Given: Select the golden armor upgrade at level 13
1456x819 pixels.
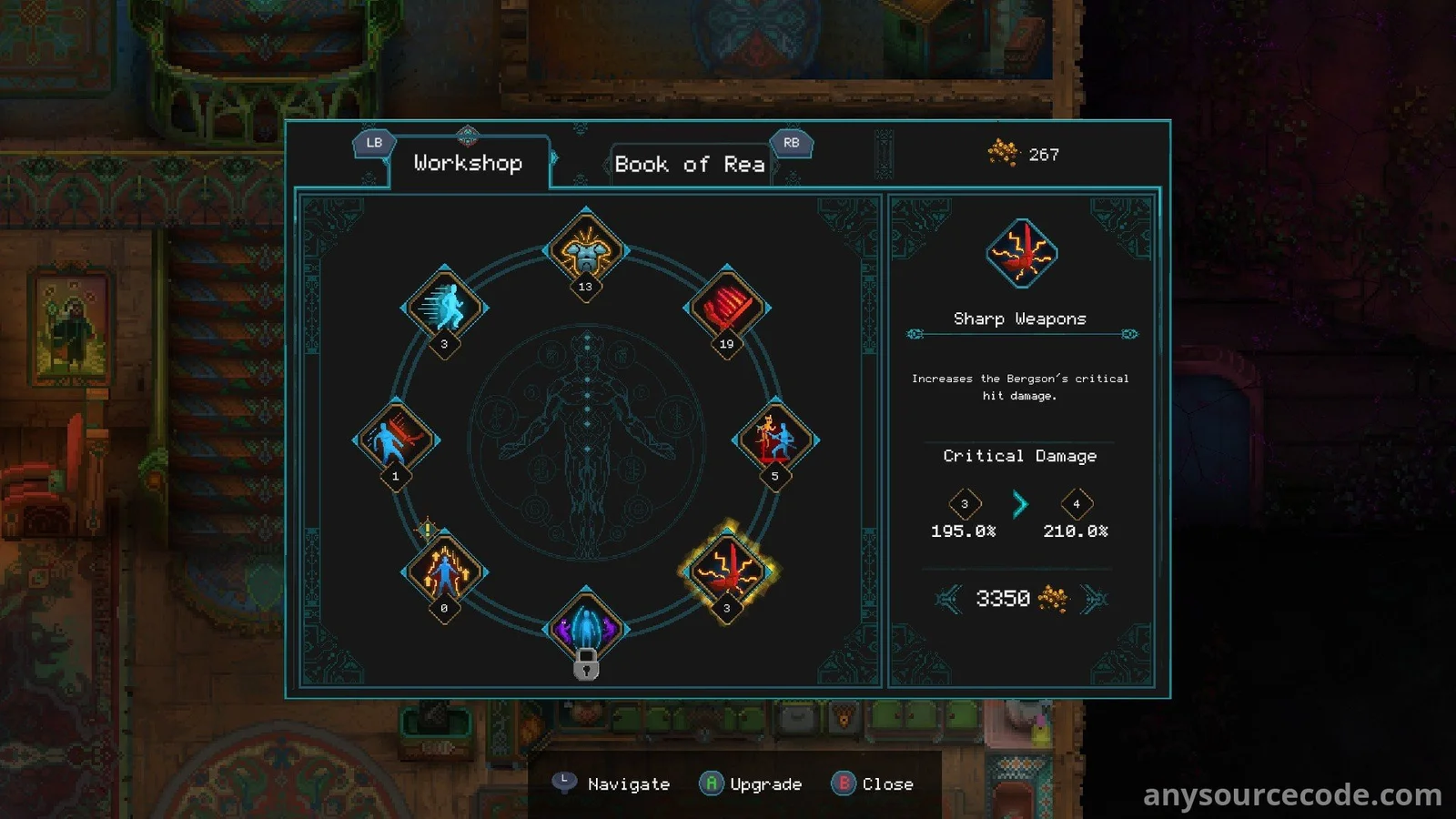Looking at the screenshot, I should coord(586,250).
